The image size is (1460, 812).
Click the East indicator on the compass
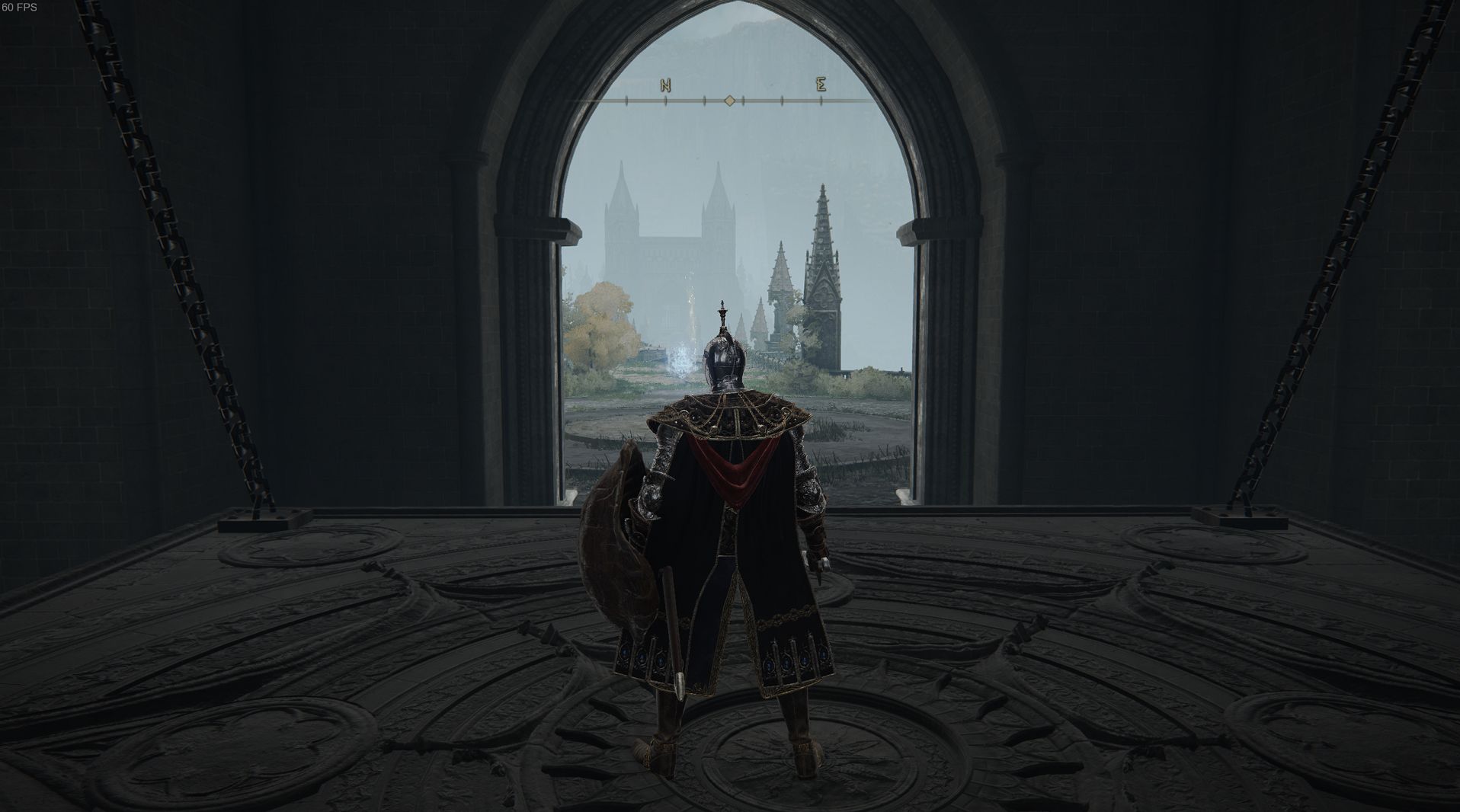click(821, 85)
